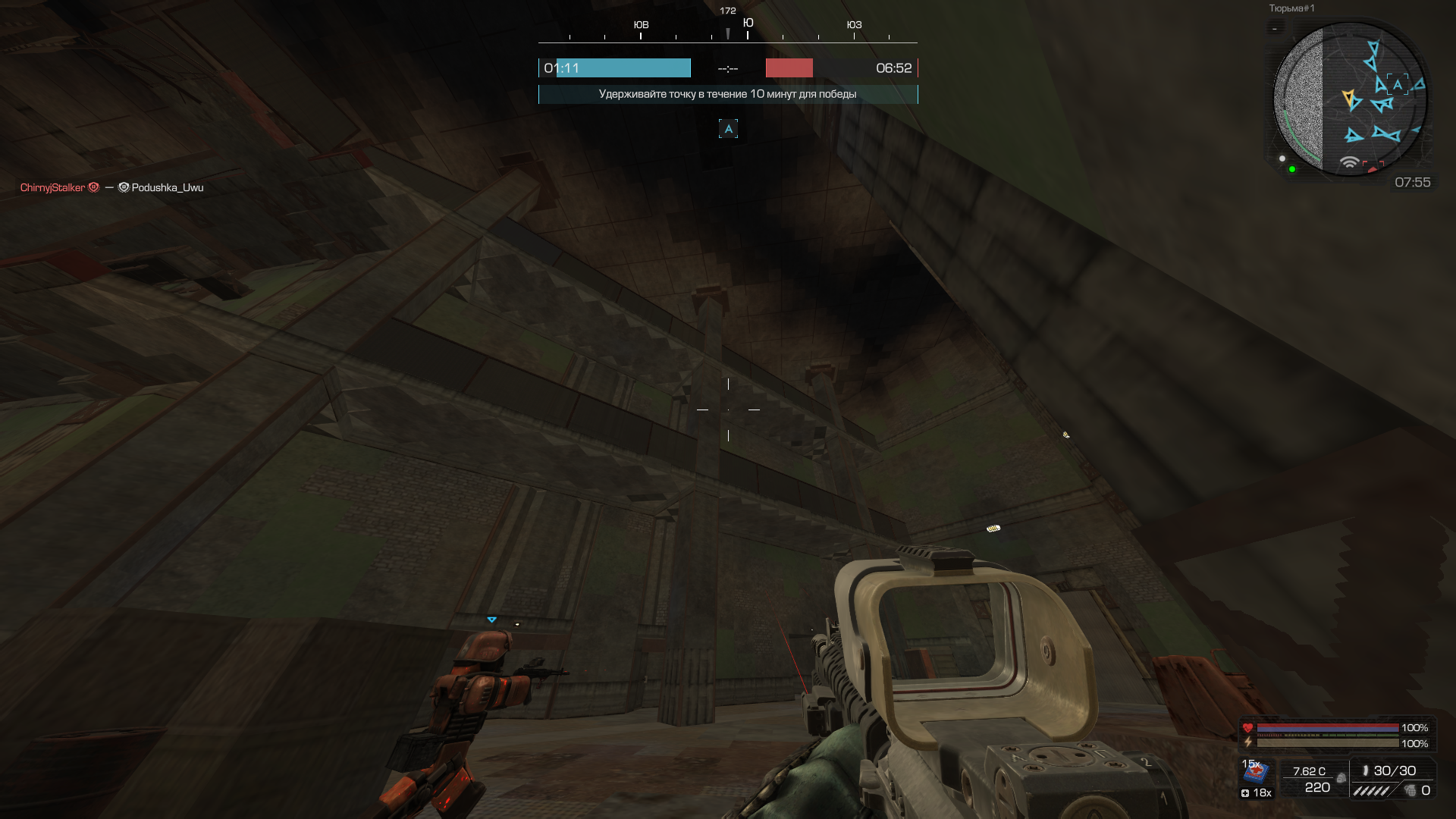Select capture point A marker on the minimap
This screenshot has width=1456, height=819.
coord(1397,84)
